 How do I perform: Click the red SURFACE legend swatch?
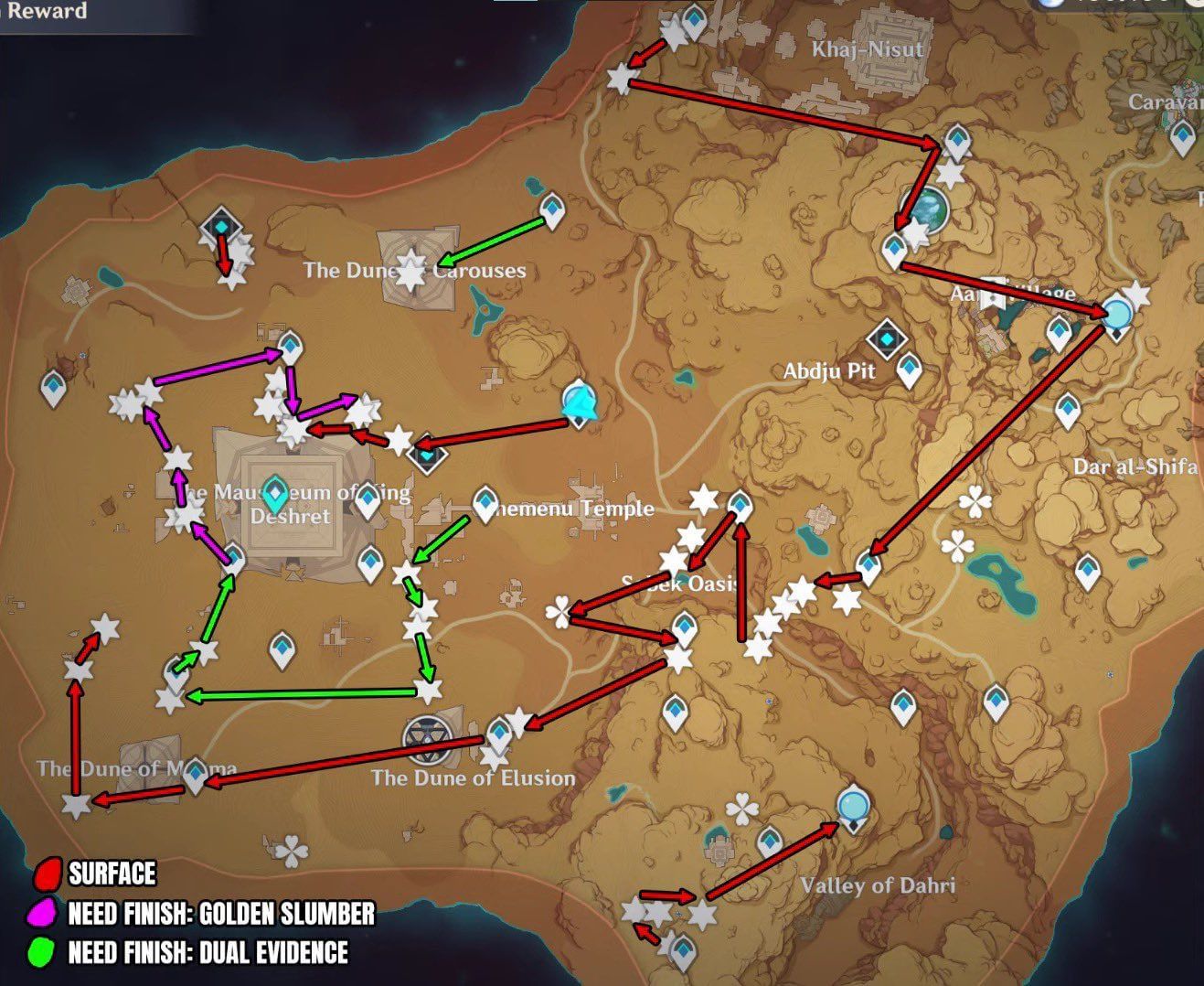pyautogui.click(x=48, y=874)
